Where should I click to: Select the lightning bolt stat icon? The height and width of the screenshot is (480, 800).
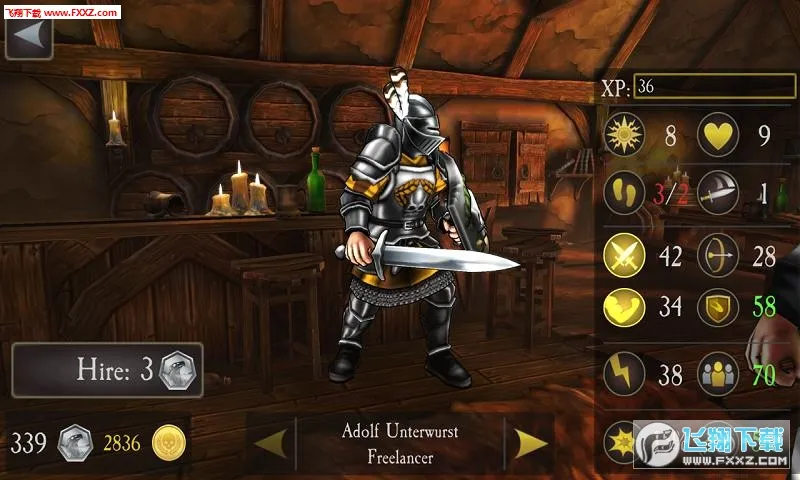624,376
